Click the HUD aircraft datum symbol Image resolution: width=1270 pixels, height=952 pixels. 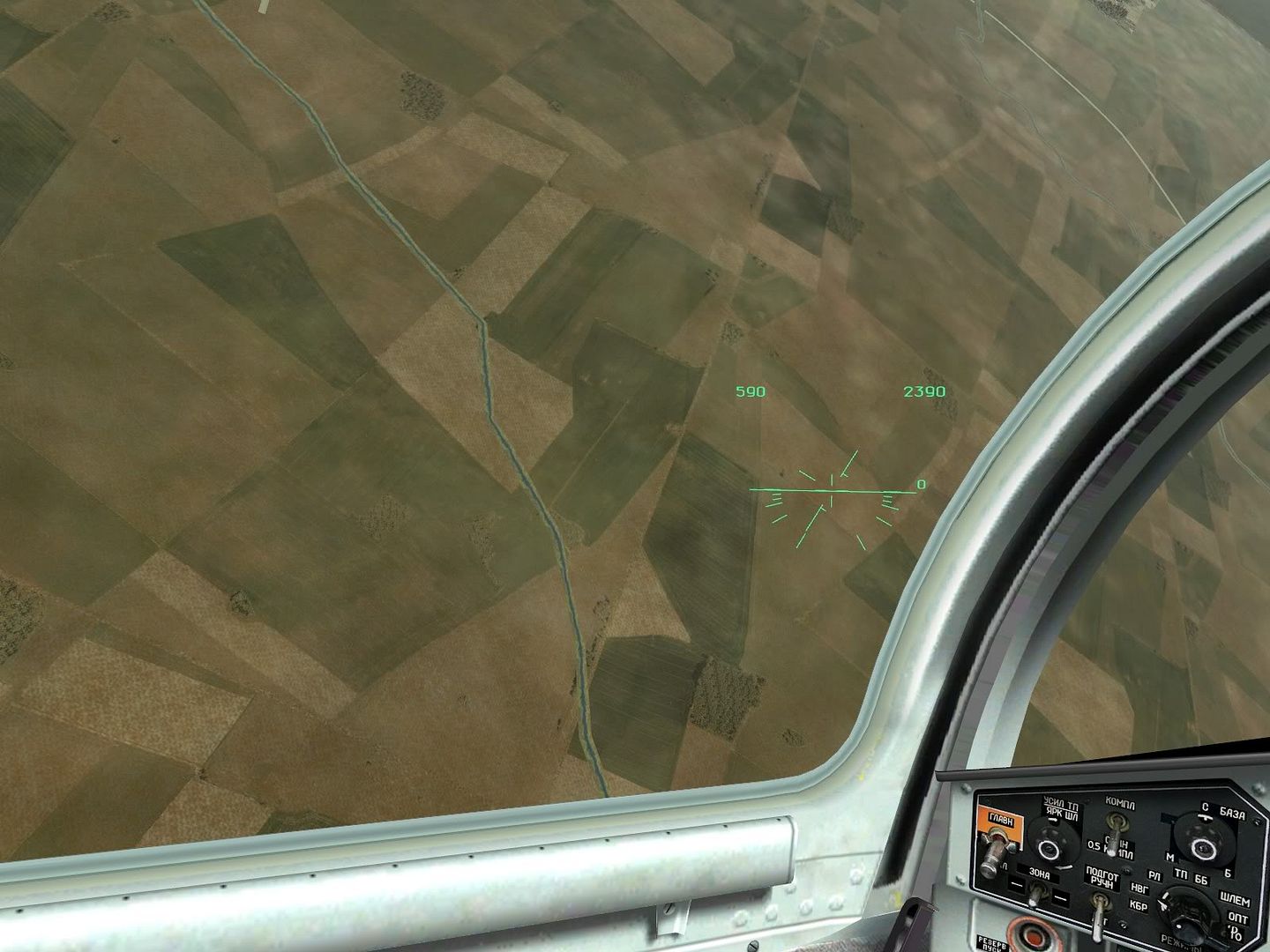(x=831, y=490)
